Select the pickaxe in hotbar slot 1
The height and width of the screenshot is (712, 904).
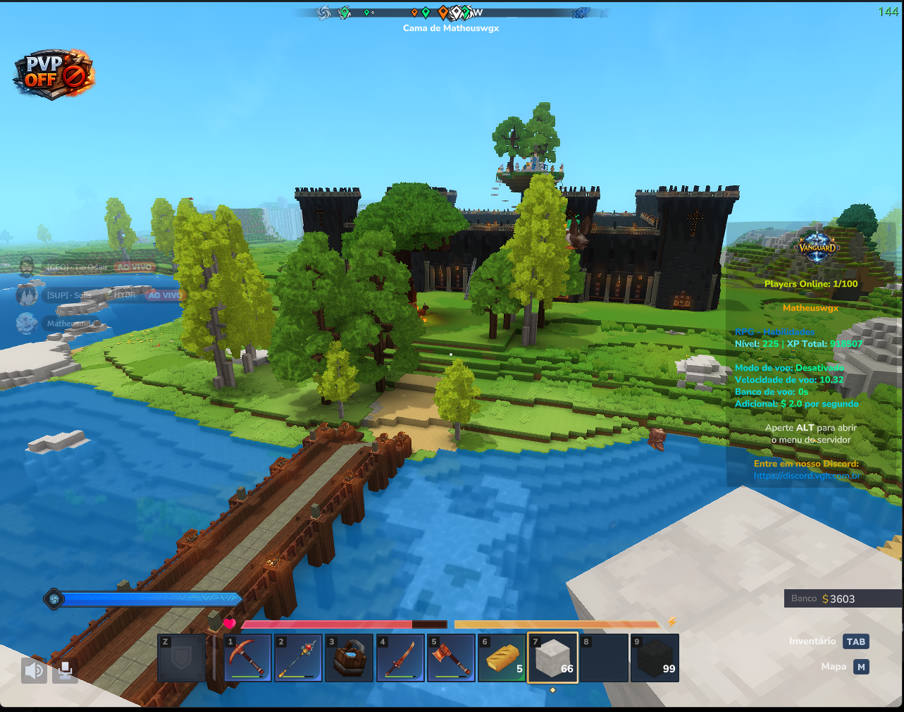tap(248, 658)
